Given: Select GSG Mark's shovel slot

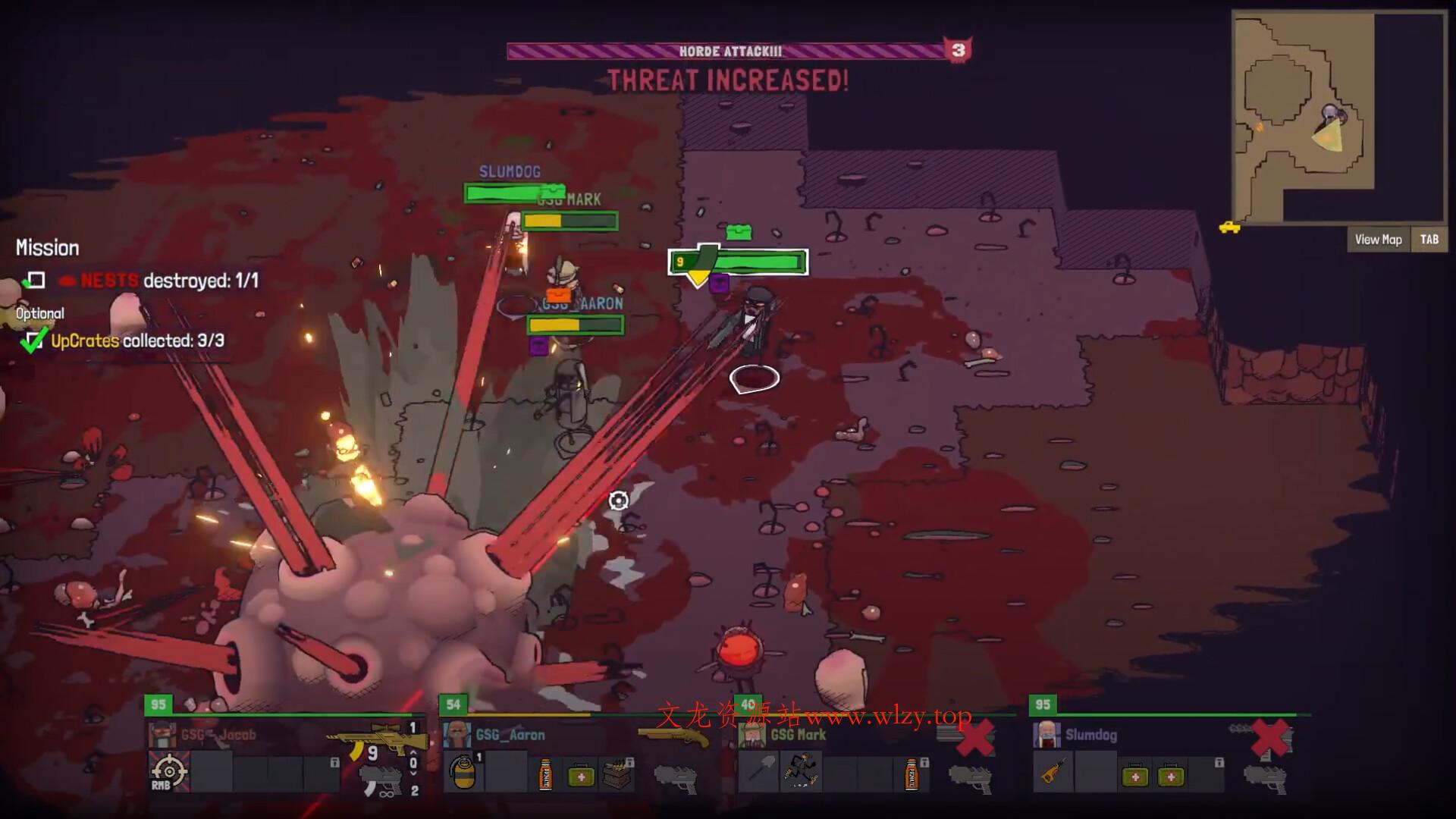Looking at the screenshot, I should [x=758, y=773].
